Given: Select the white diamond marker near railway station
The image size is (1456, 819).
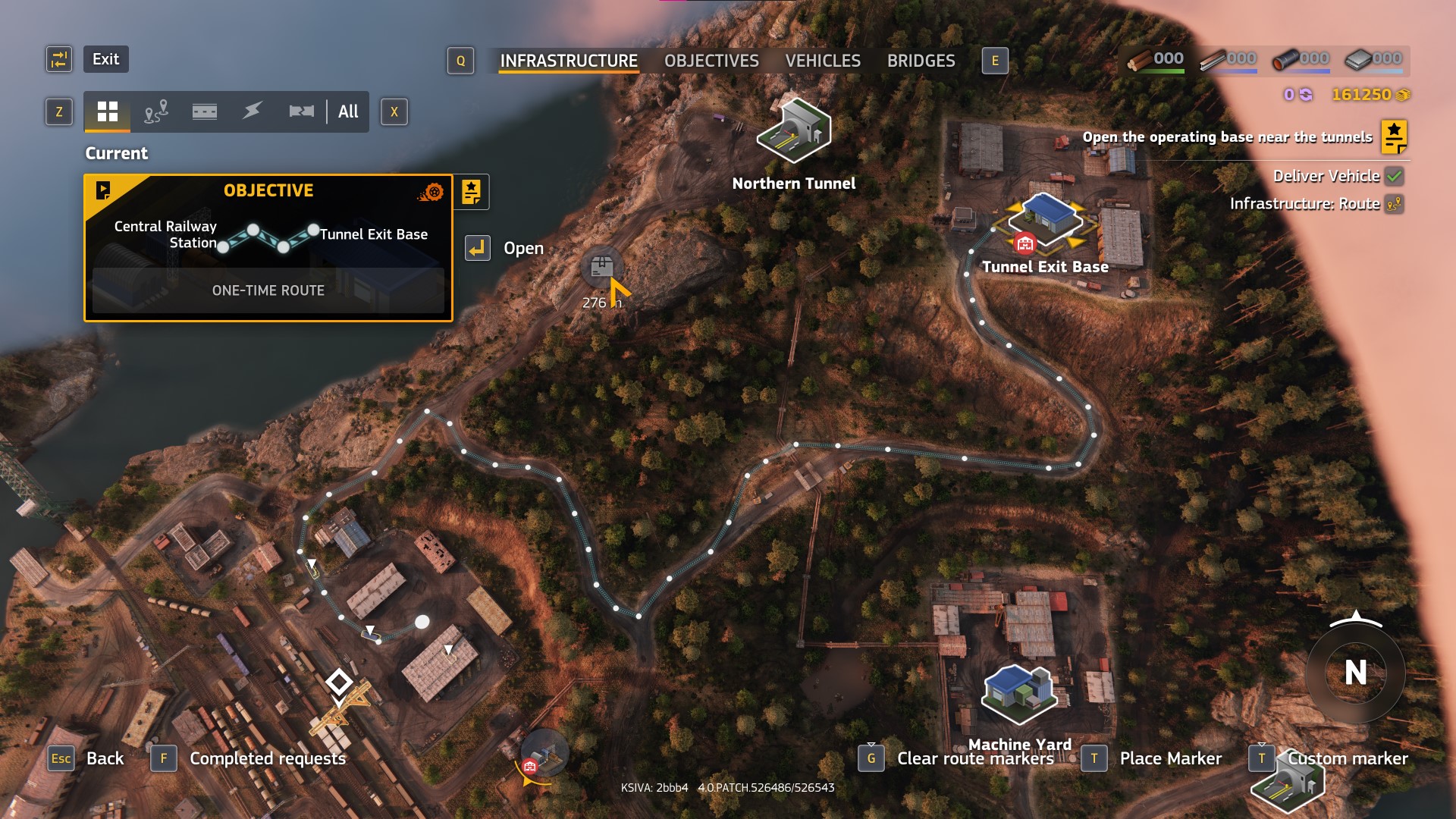Looking at the screenshot, I should click(x=338, y=682).
